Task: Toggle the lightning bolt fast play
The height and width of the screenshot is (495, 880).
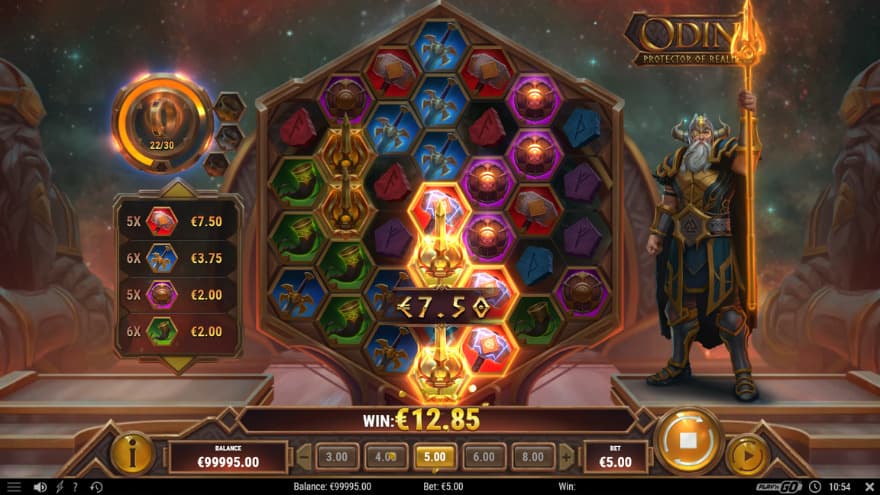Action: pos(59,487)
